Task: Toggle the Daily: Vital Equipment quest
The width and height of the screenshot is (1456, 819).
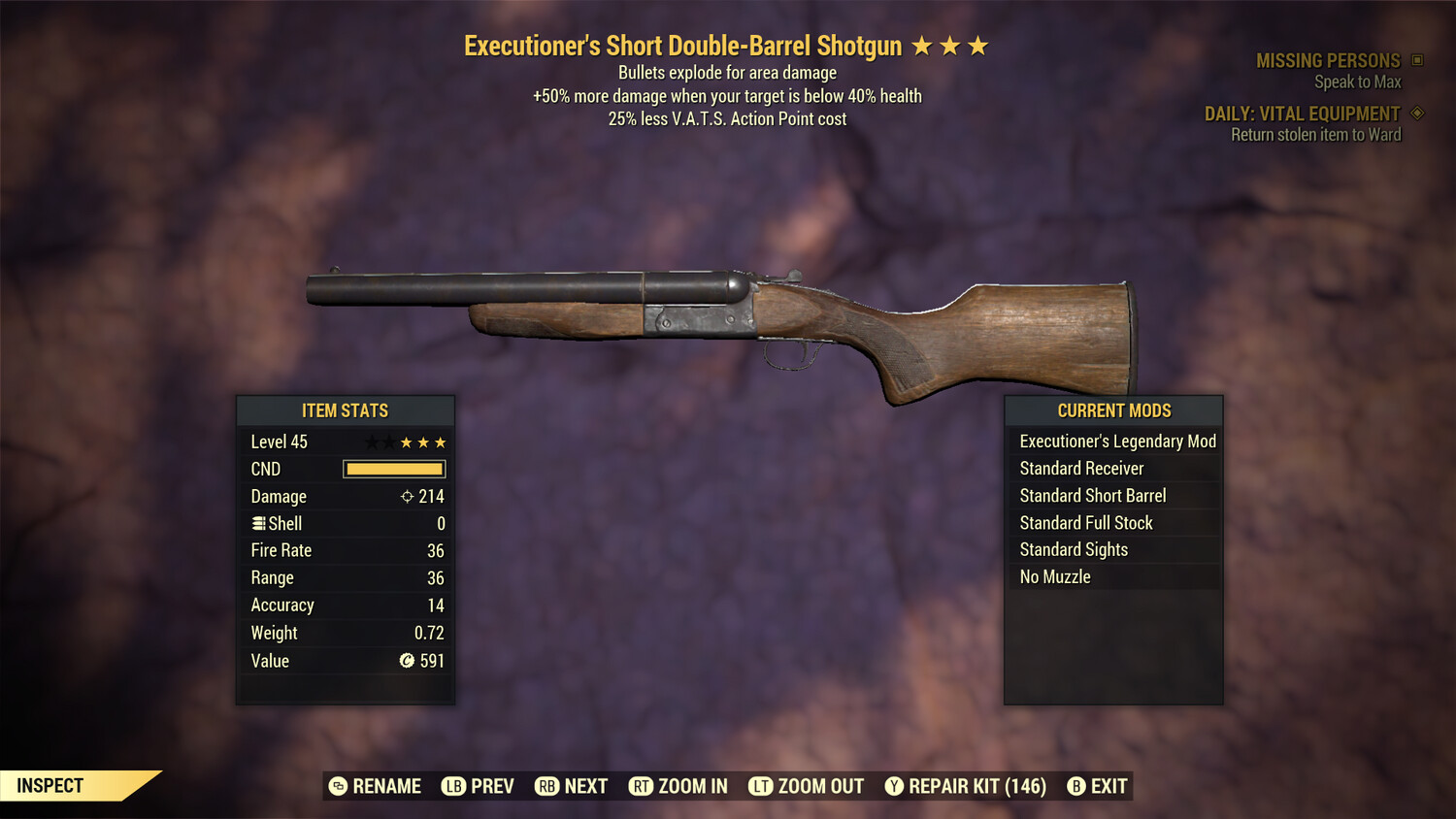Action: click(x=1308, y=114)
